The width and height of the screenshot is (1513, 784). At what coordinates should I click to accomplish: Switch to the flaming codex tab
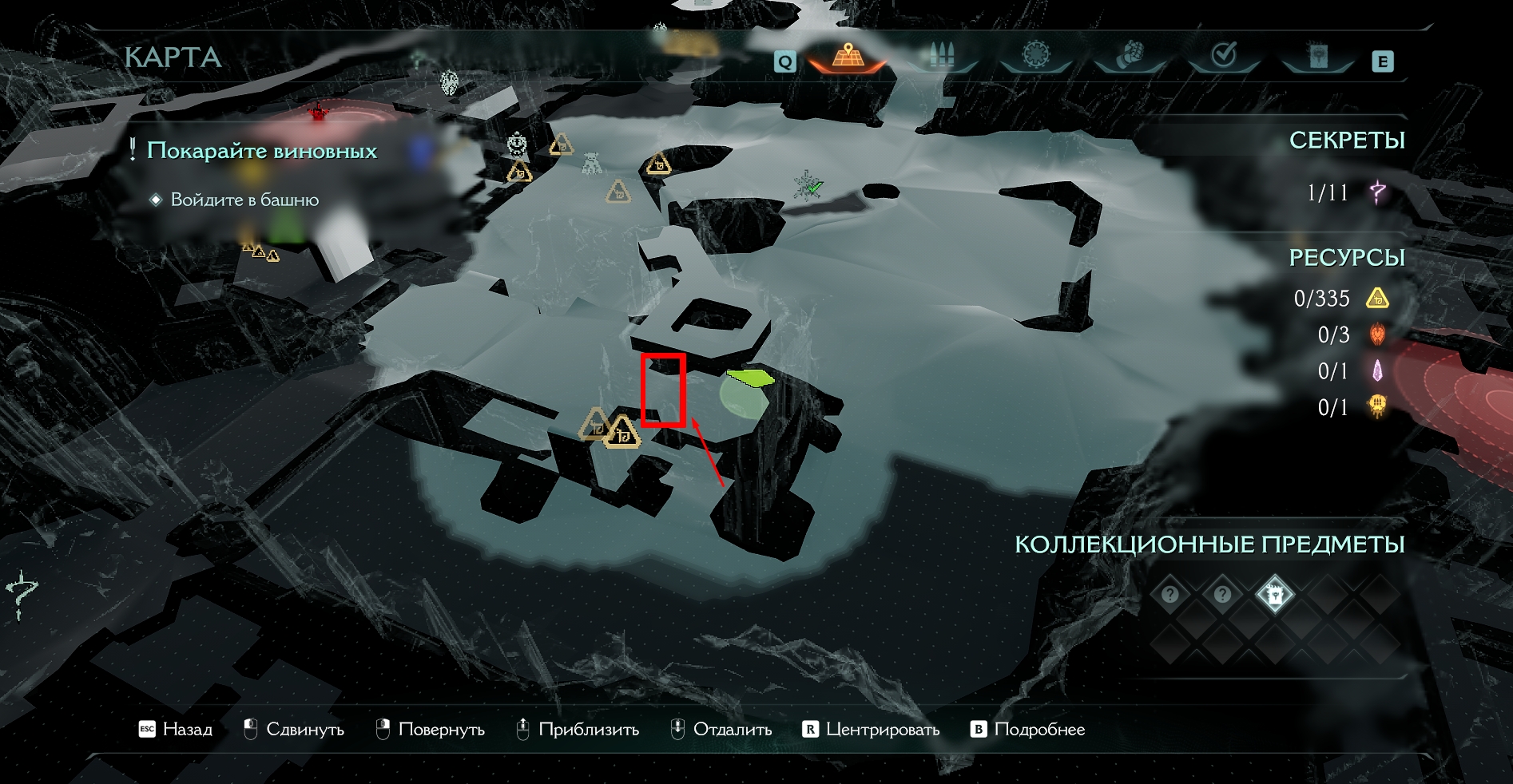coord(1317,56)
